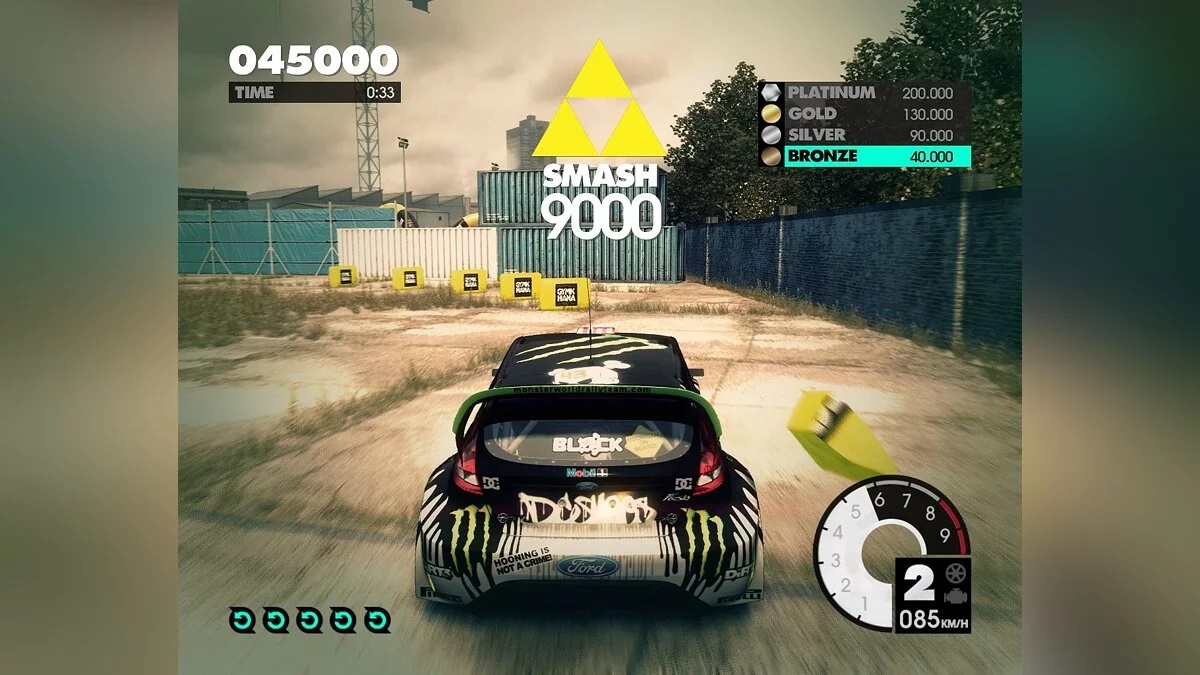Click the wheel damage indicator icon
The height and width of the screenshot is (675, 1200).
[x=954, y=573]
